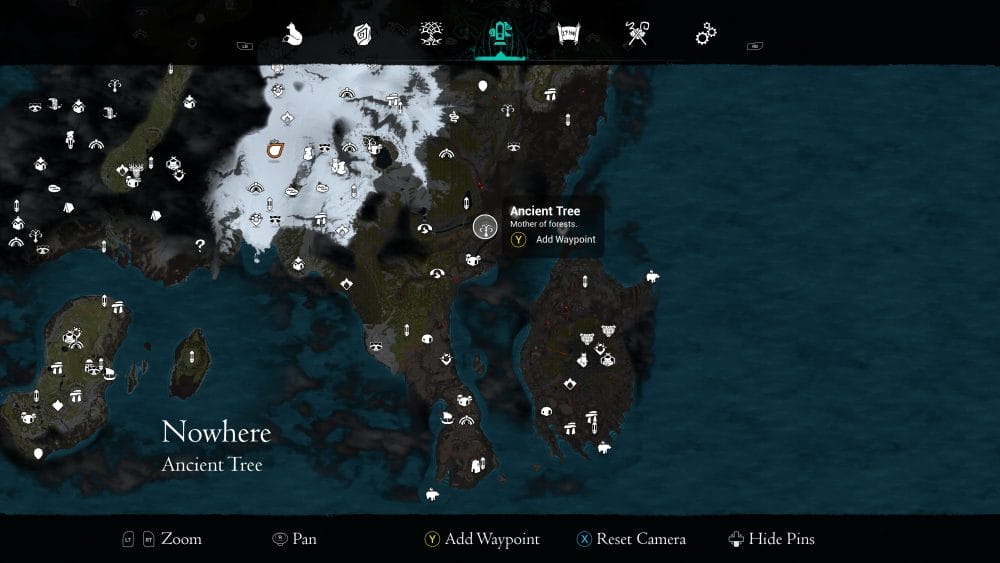Switch to the spiral rune stone tab
The width and height of the screenshot is (1000, 563).
click(x=362, y=35)
